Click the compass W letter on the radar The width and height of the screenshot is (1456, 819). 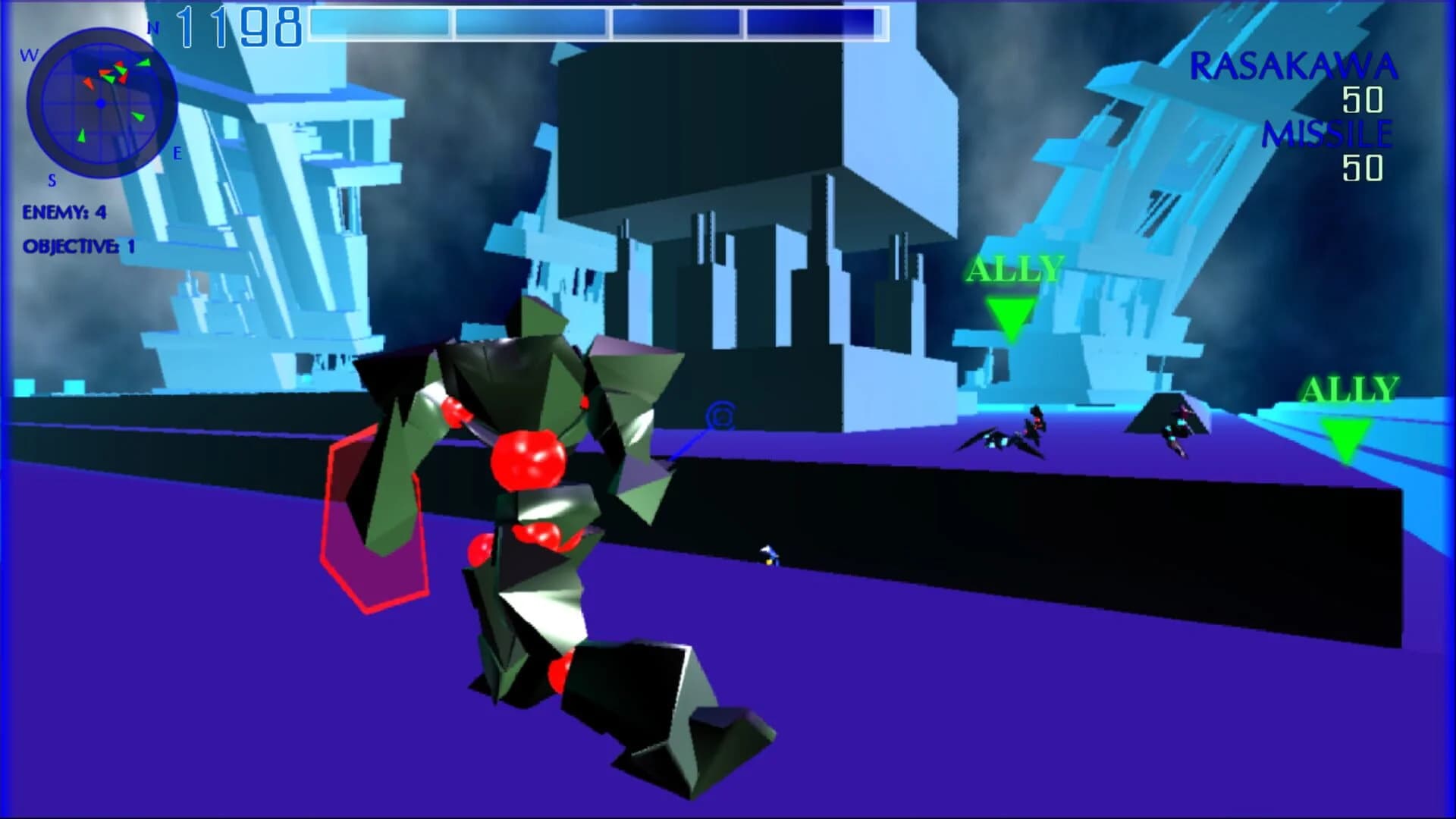pyautogui.click(x=29, y=53)
